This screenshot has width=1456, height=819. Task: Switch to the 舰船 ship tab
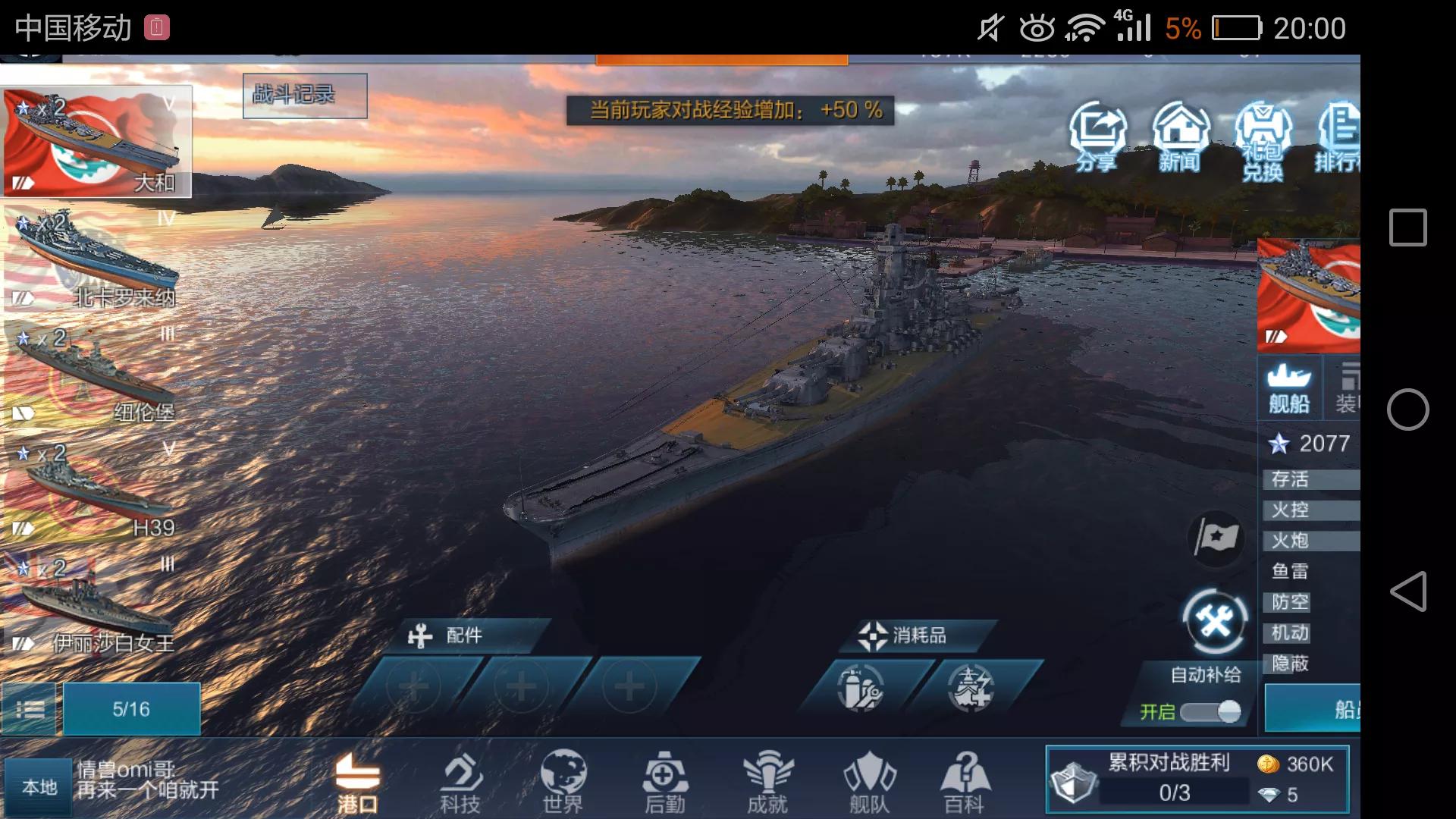tap(1289, 388)
